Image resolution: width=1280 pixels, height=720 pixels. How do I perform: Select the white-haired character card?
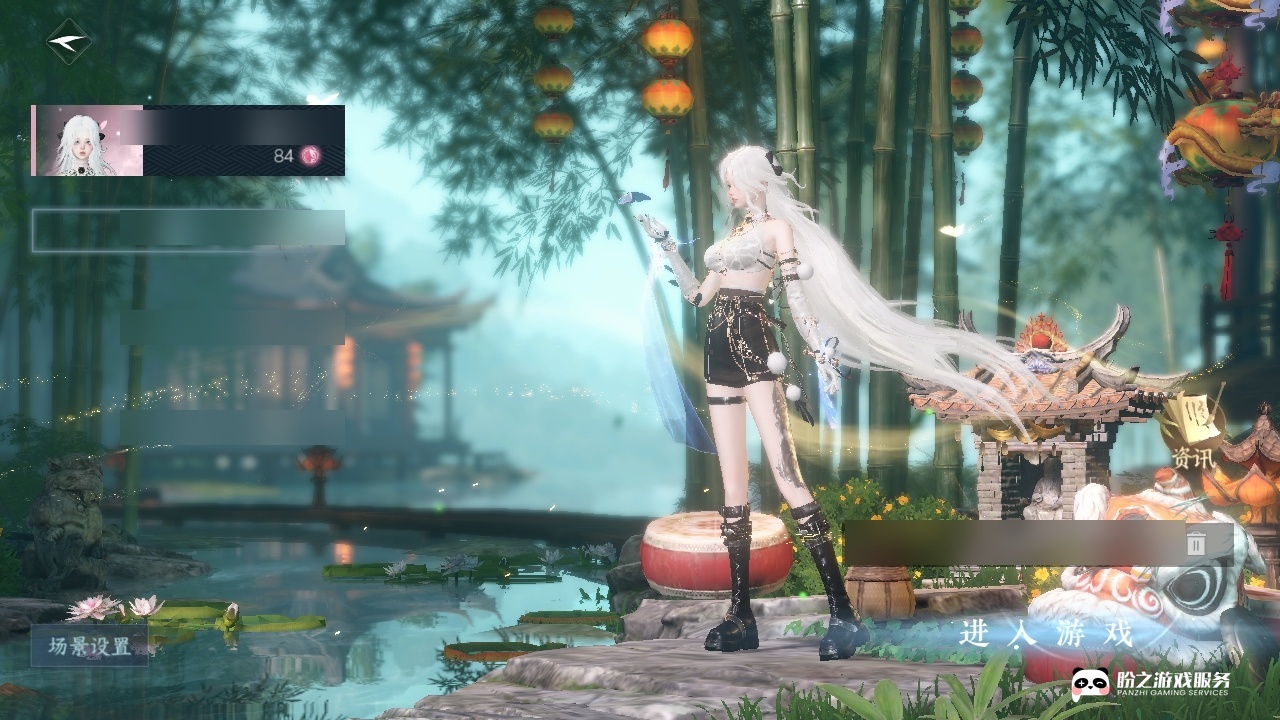pos(188,140)
